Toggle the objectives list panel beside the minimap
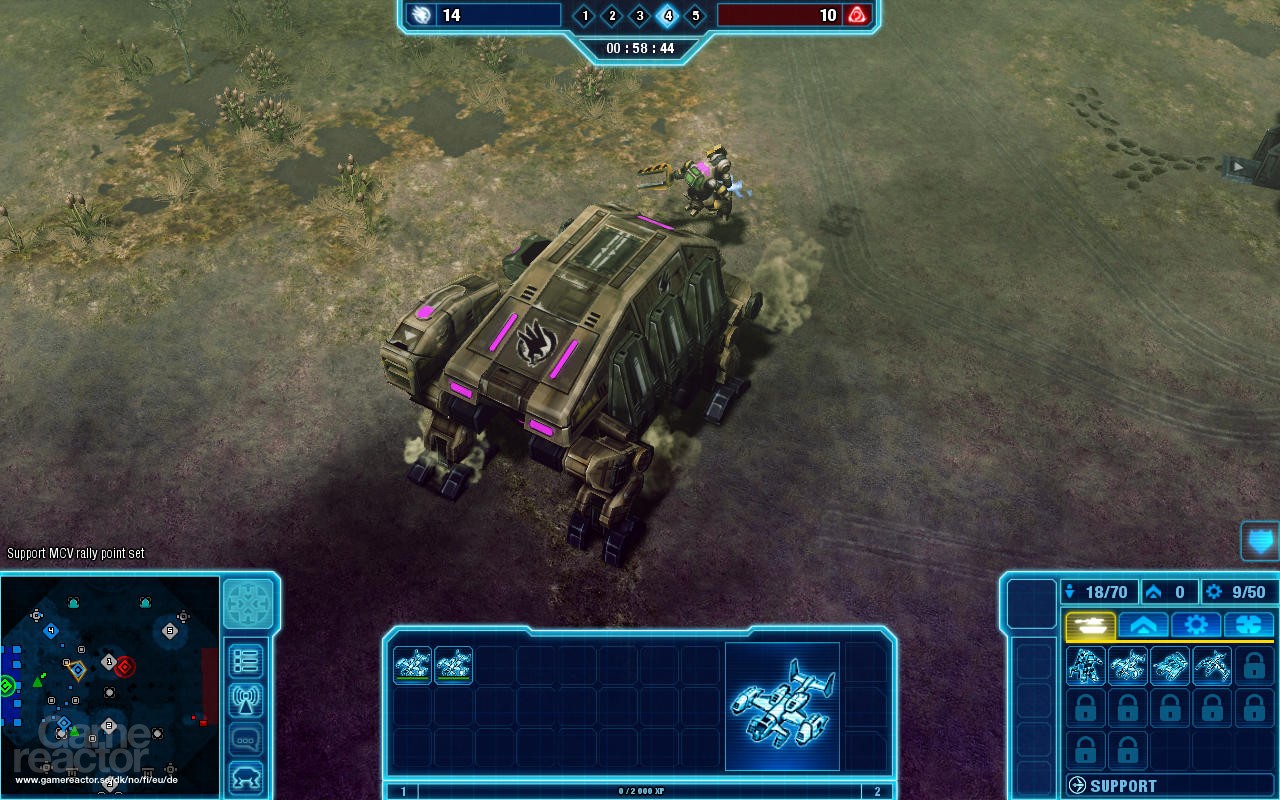Image resolution: width=1280 pixels, height=800 pixels. pyautogui.click(x=247, y=661)
